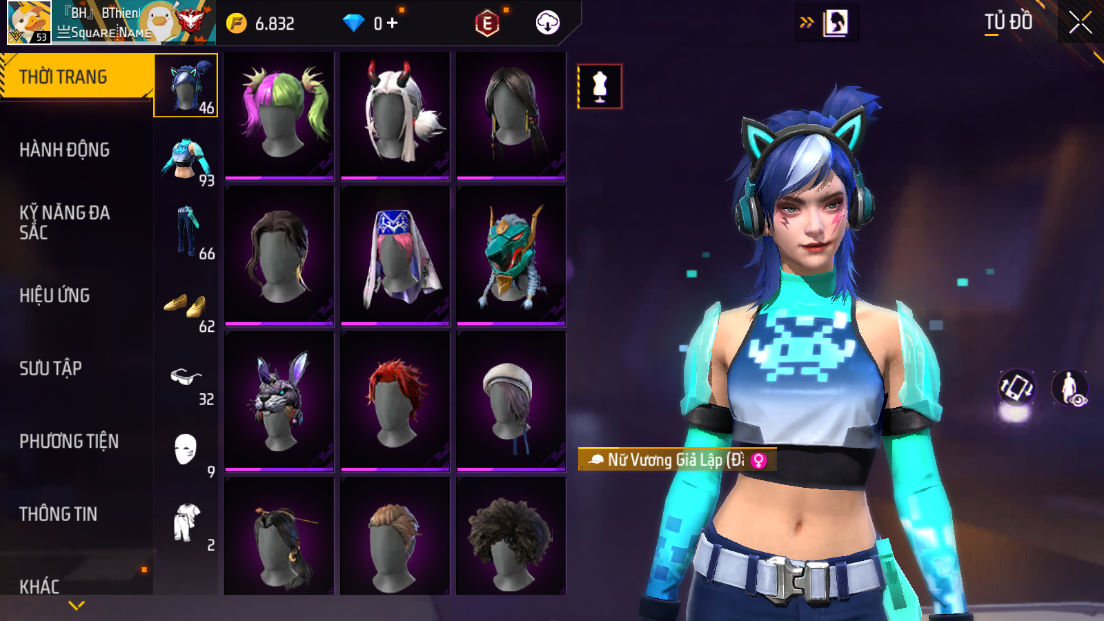Screen dimensions: 1104x621
Task: Open Kỹ Năng Đa Sắc section
Action: tap(64, 222)
